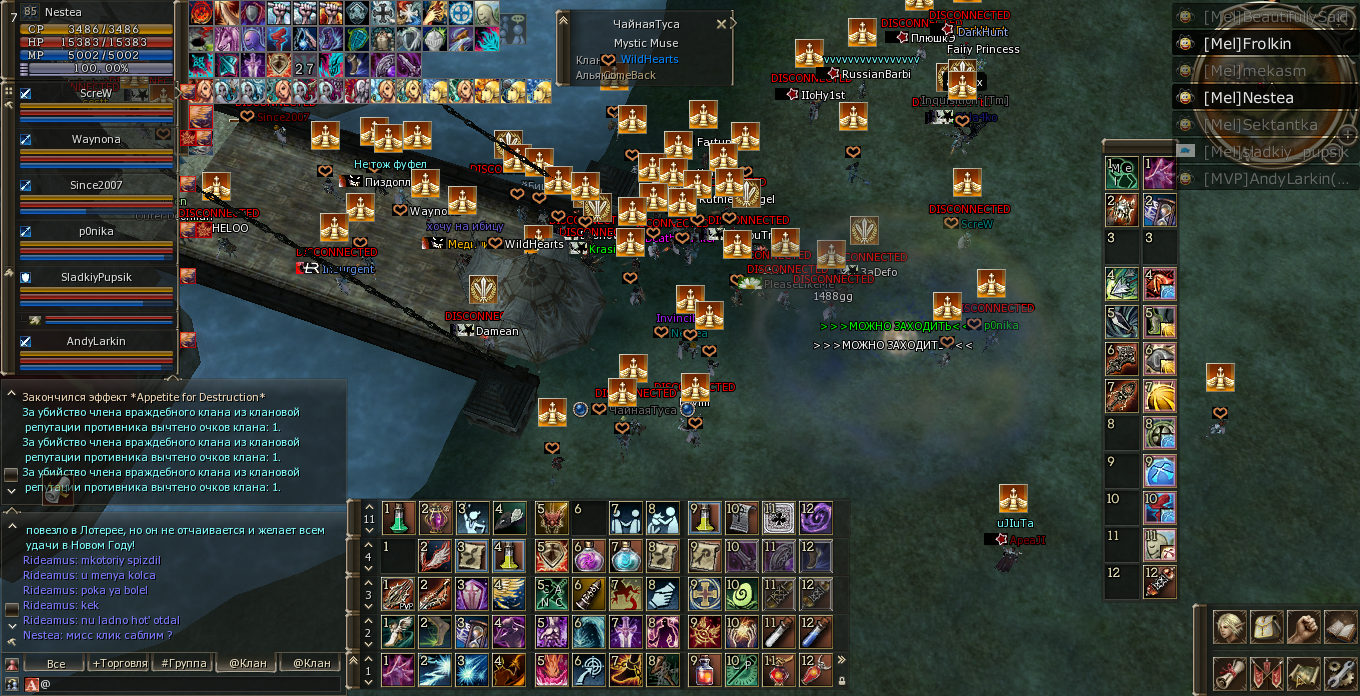Open the inventory bag menu button
The width and height of the screenshot is (1360, 696).
tap(1267, 628)
